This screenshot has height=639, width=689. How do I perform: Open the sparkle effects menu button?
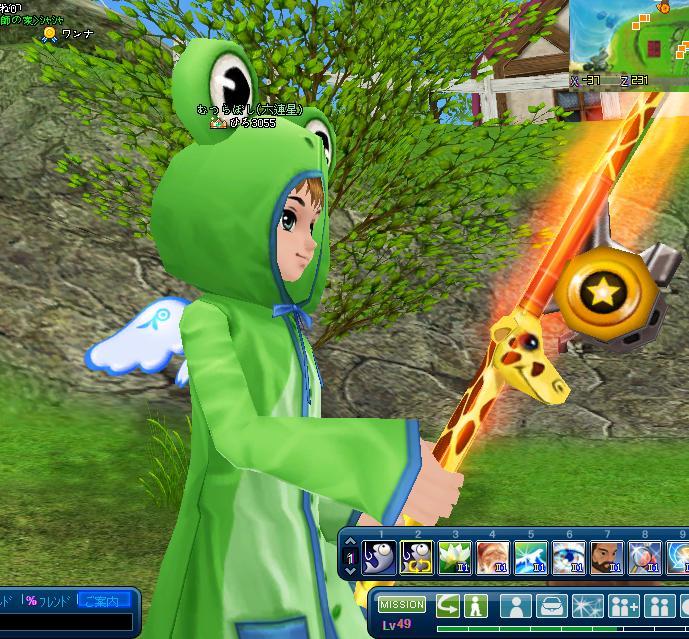[586, 606]
